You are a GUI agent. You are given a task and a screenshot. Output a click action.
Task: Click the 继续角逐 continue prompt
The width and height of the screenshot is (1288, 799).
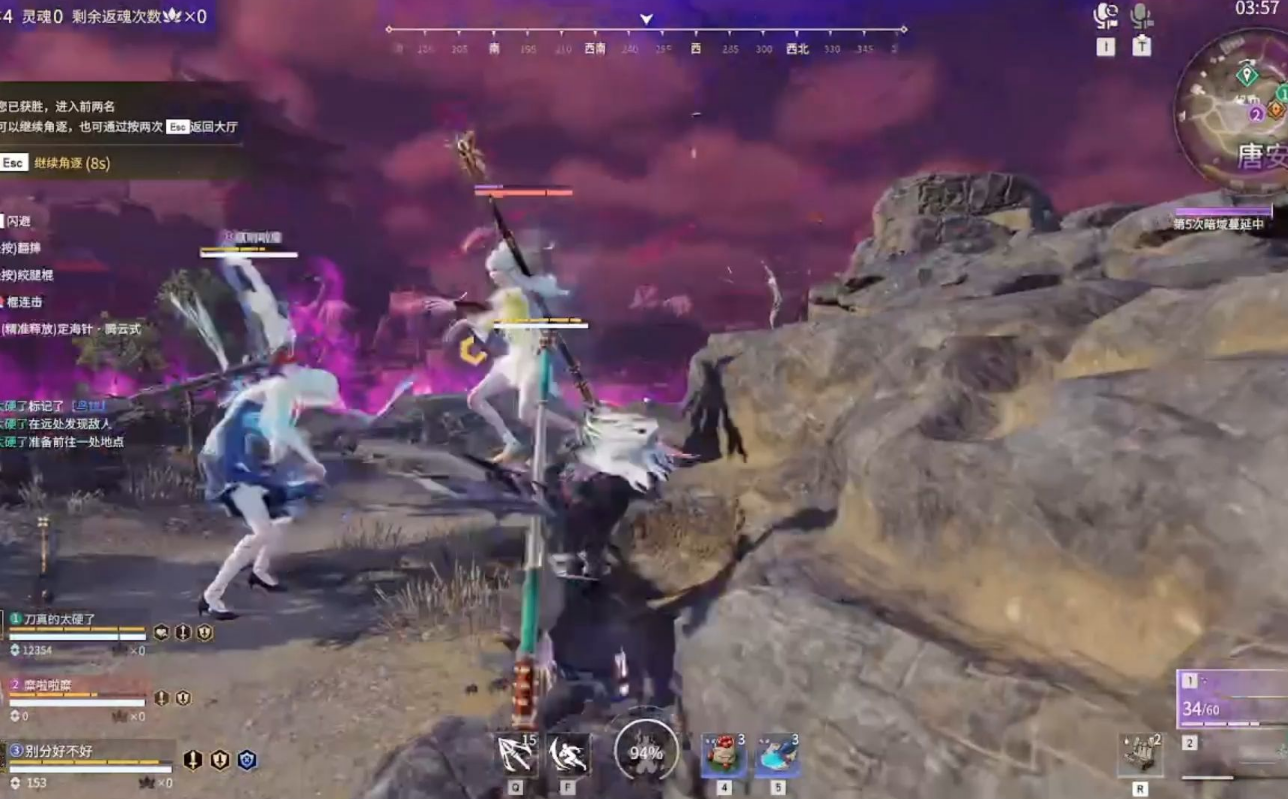(x=70, y=163)
